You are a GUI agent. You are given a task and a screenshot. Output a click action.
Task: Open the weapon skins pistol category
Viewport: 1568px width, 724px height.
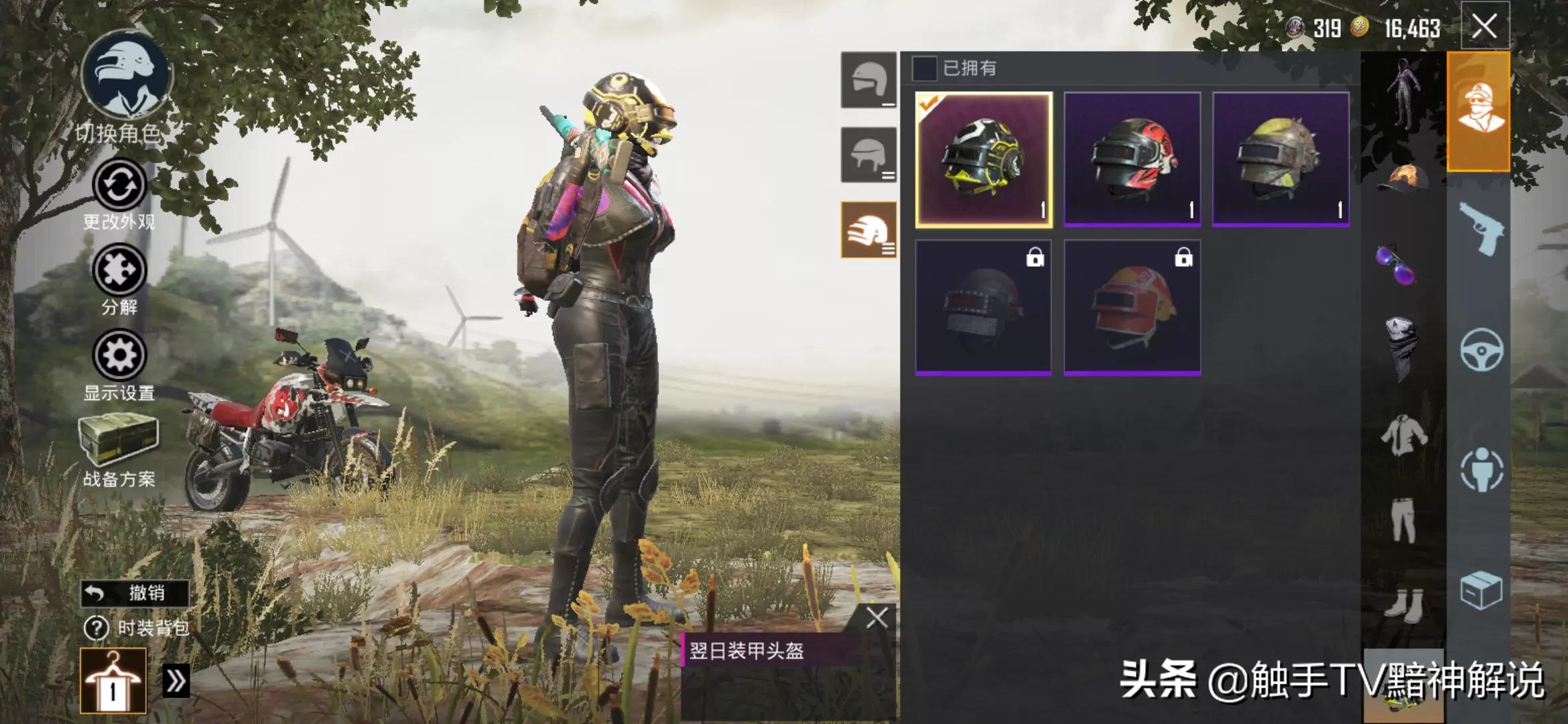[1480, 229]
